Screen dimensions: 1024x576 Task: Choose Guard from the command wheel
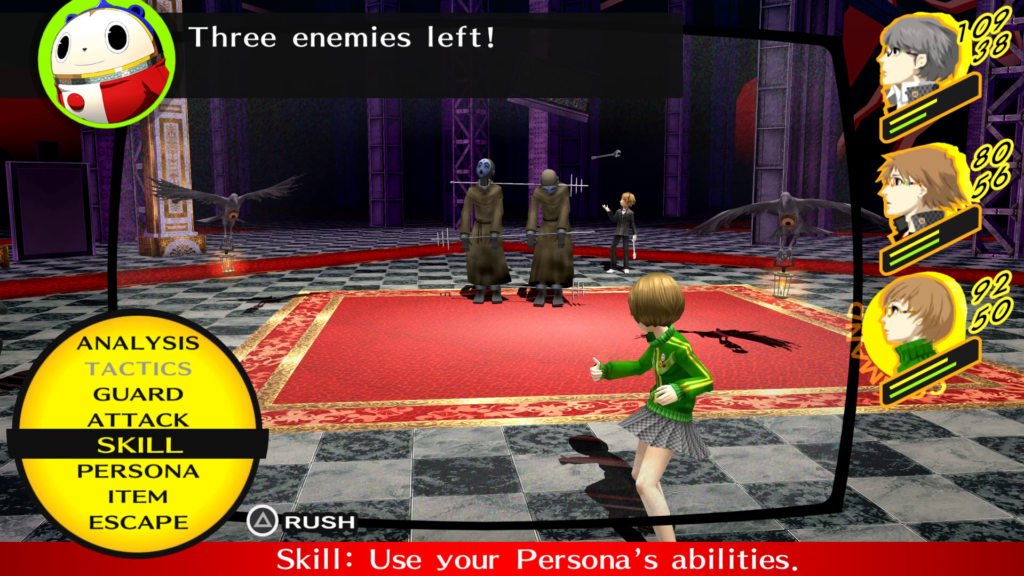(138, 395)
